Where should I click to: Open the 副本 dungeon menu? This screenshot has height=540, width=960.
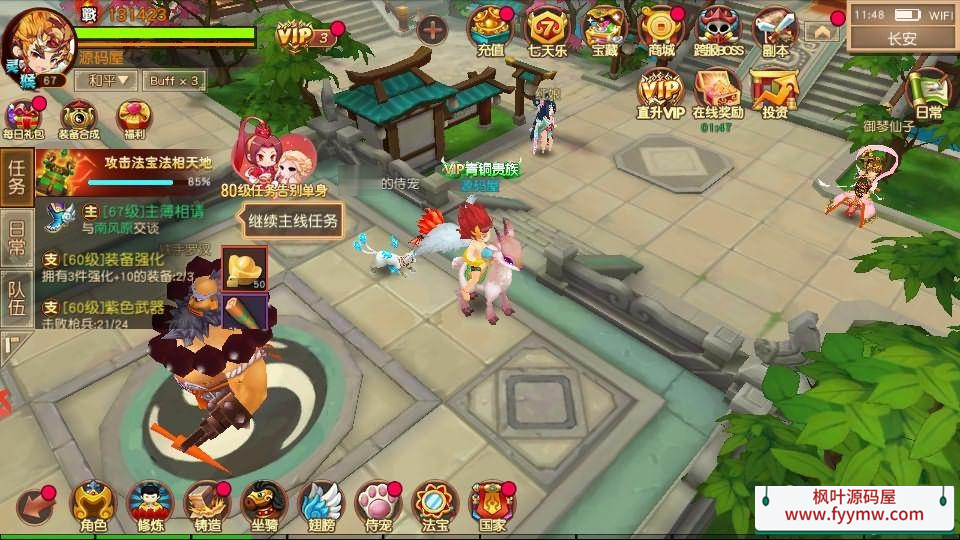click(x=775, y=30)
